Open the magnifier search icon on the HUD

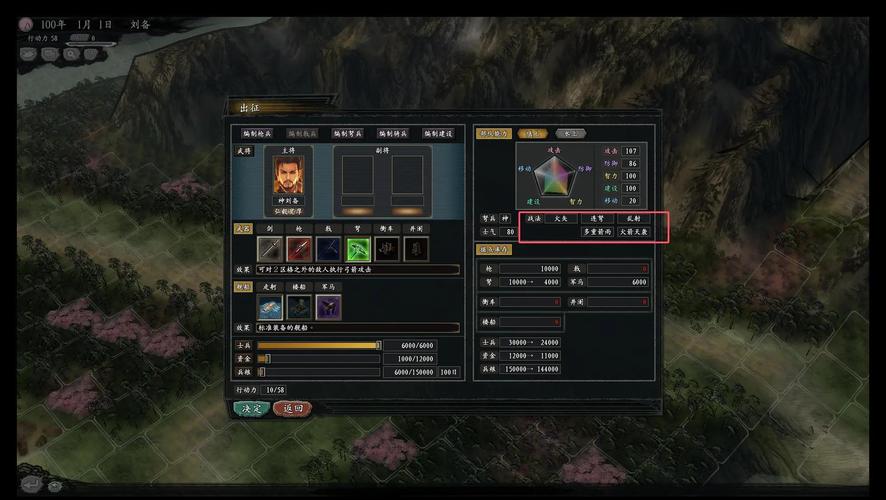pyautogui.click(x=72, y=54)
